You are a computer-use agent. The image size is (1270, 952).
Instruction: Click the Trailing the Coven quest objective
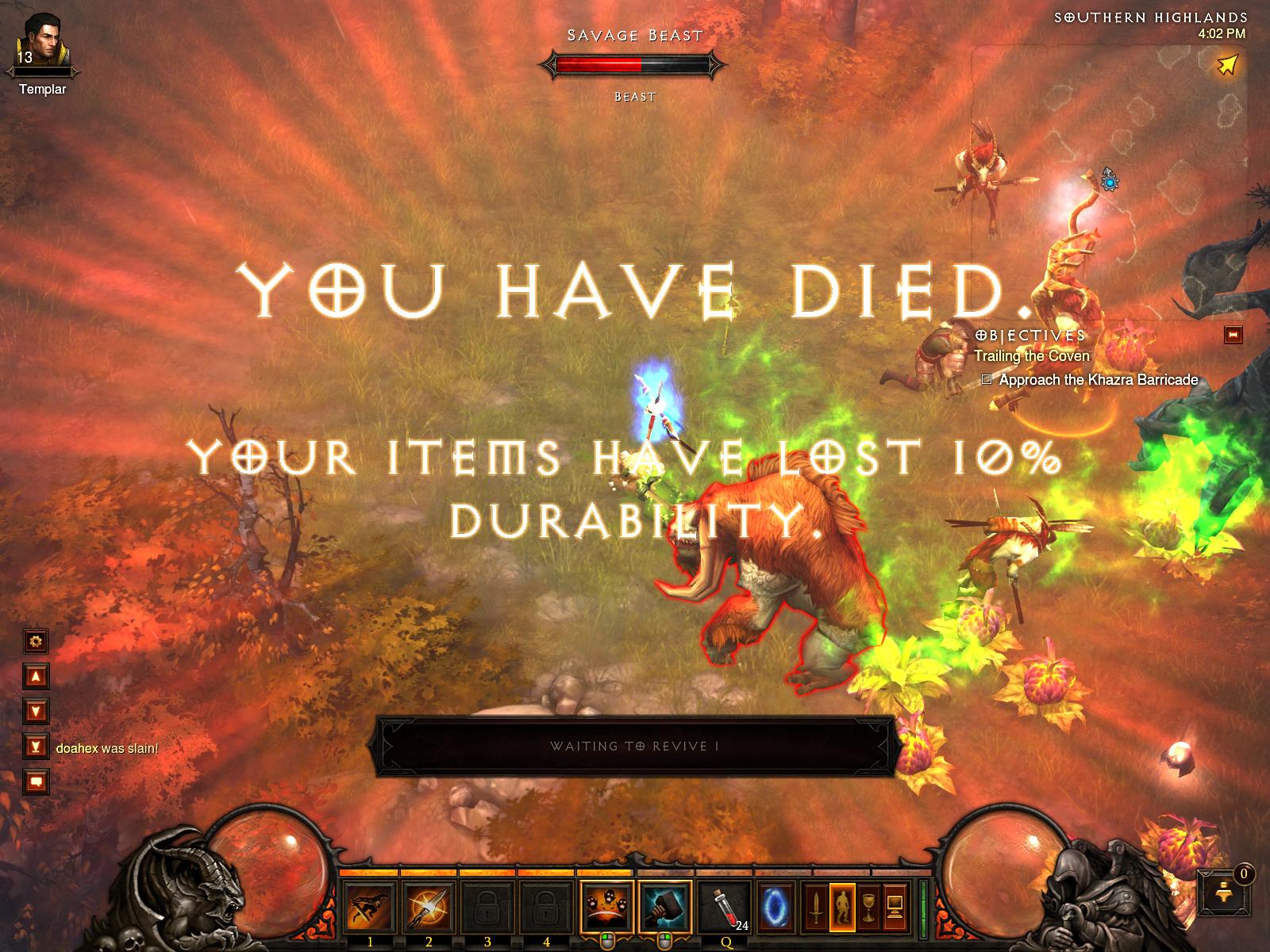[x=1032, y=356]
